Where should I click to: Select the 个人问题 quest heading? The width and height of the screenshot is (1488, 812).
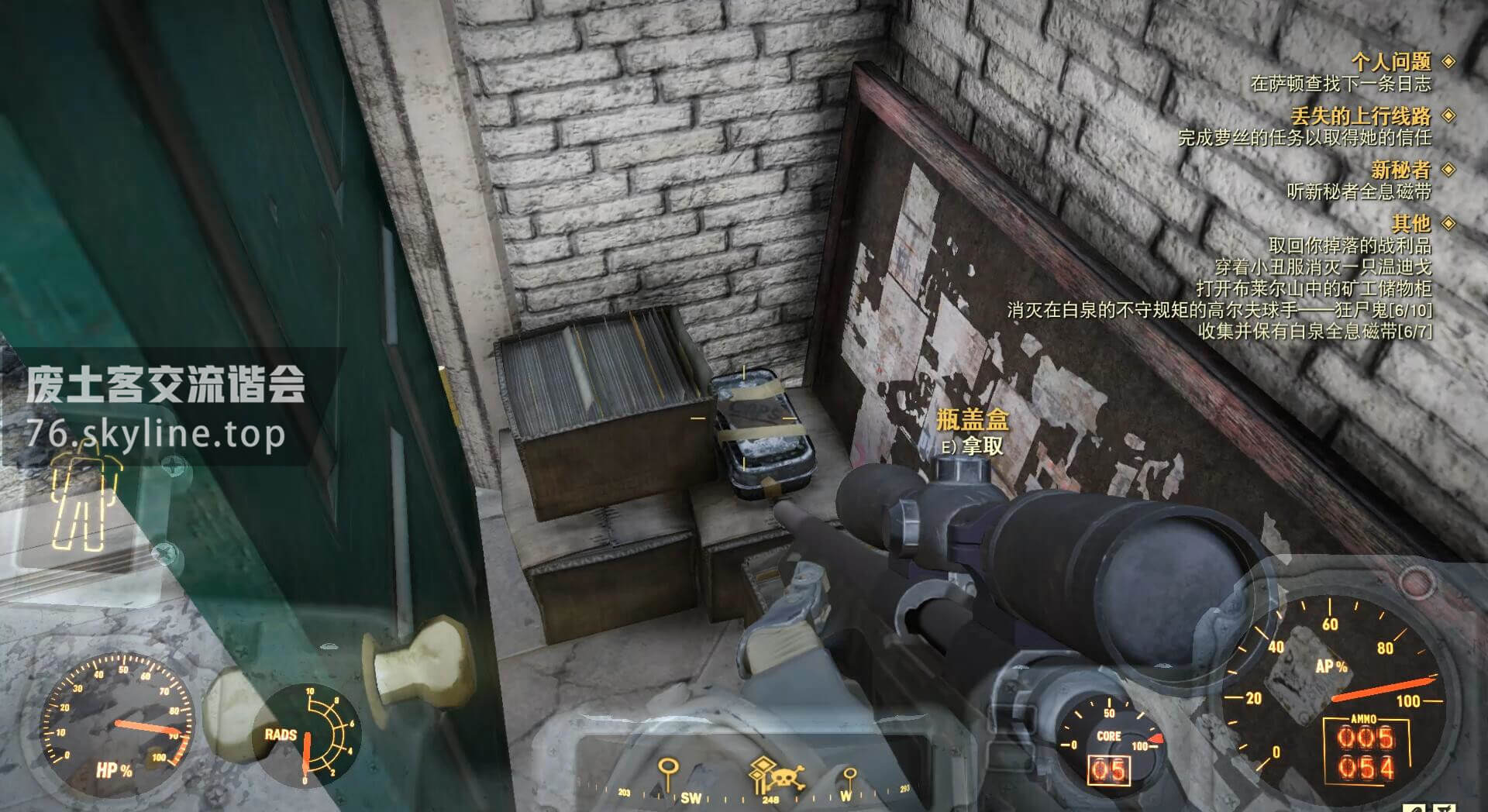1390,61
